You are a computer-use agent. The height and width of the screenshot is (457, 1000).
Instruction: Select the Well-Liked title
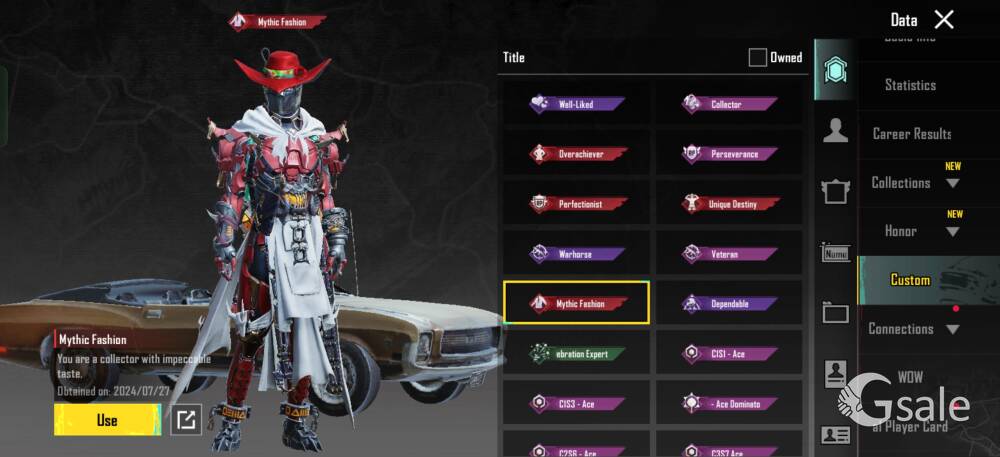coord(577,103)
